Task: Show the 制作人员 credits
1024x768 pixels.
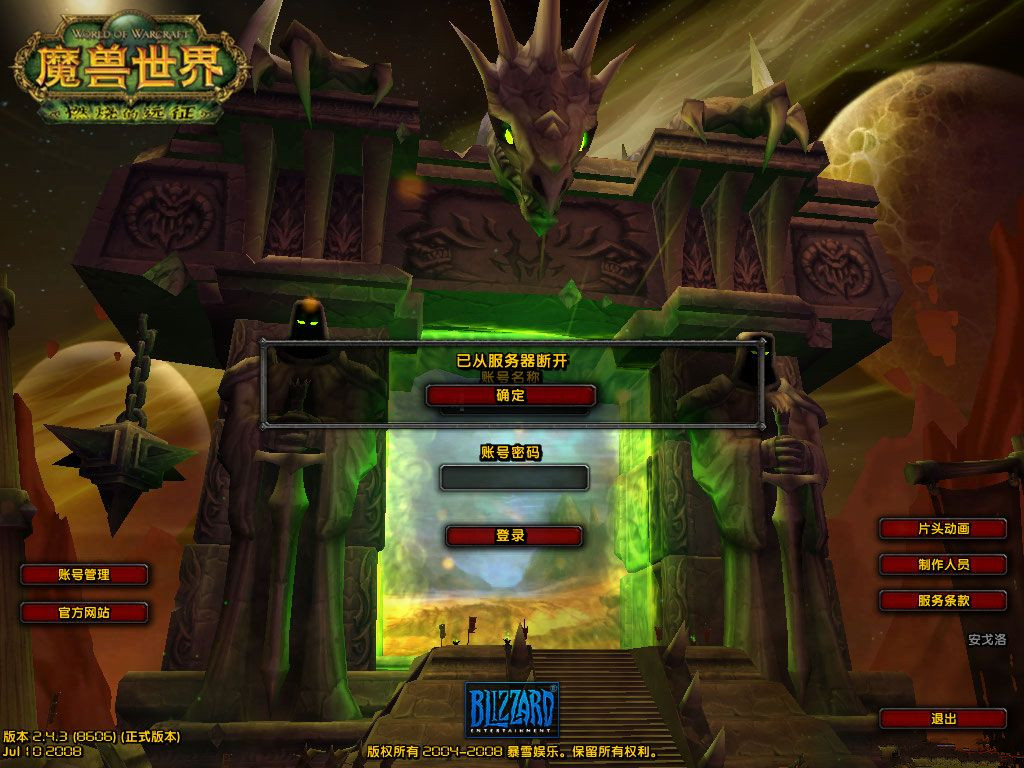Action: pyautogui.click(x=943, y=564)
